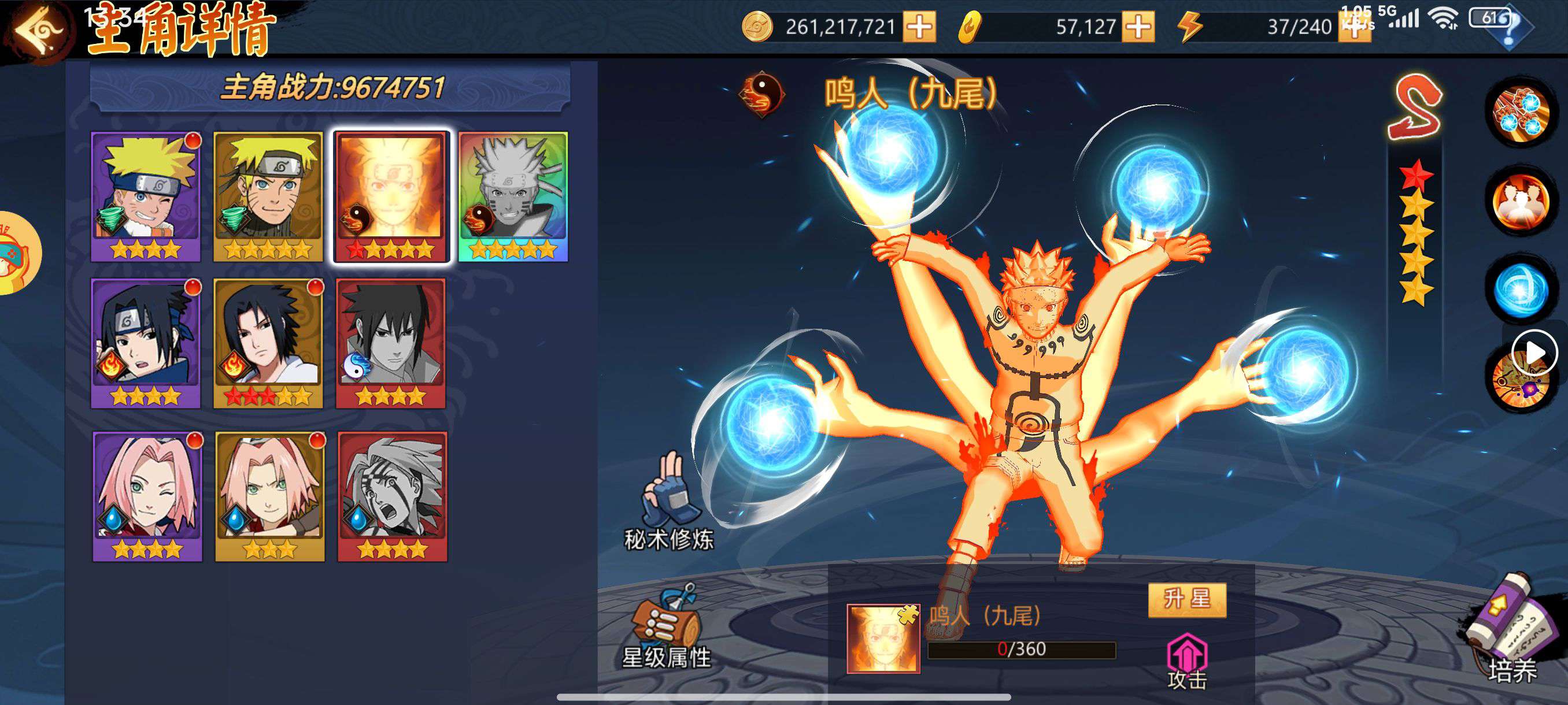View the shadow clone silhouettes skill icon
Image resolution: width=1568 pixels, height=705 pixels.
[x=1522, y=202]
